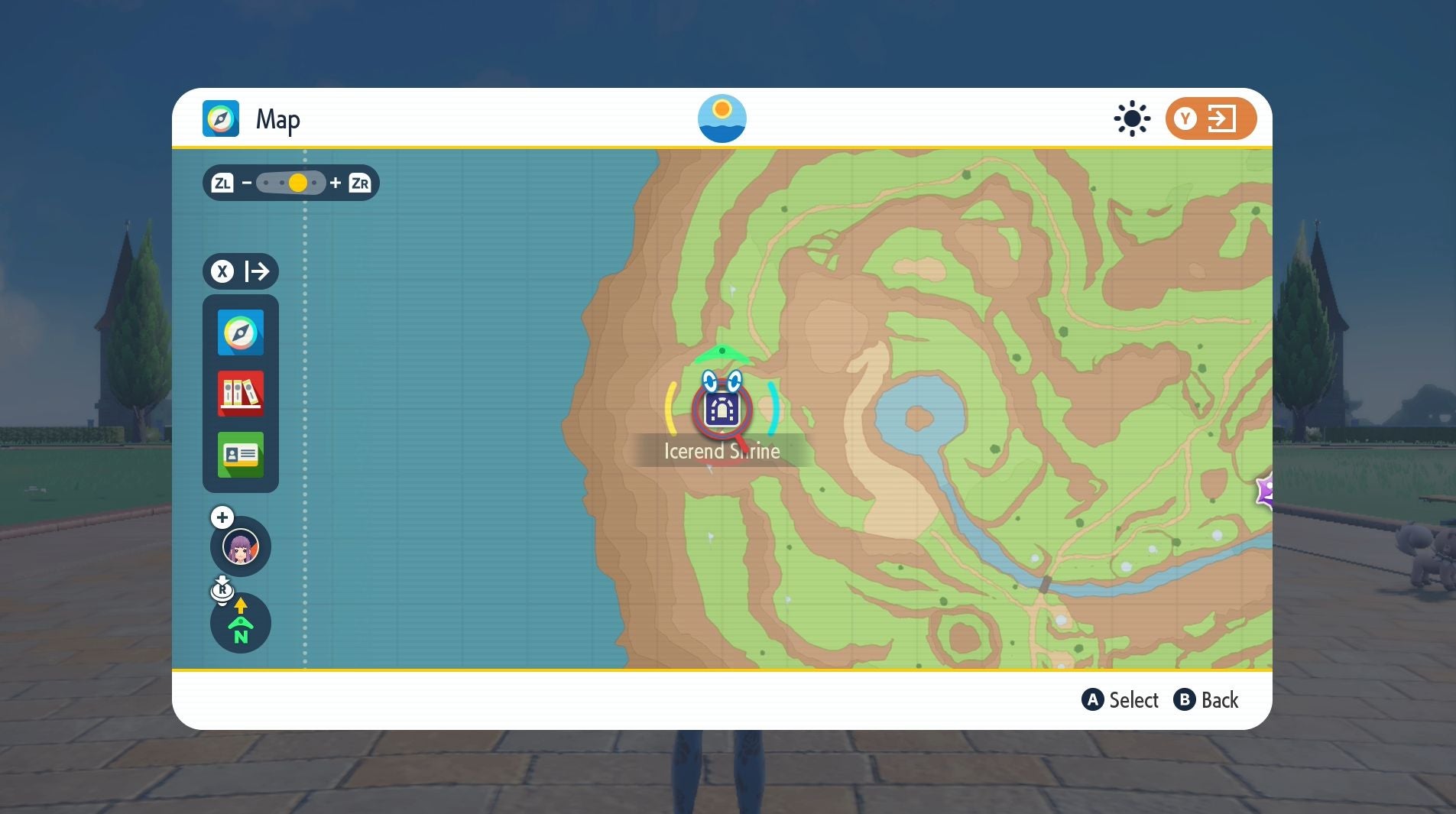Image resolution: width=1456 pixels, height=814 pixels.
Task: Toggle north-lock with the orientation arrow control
Action: 241,624
